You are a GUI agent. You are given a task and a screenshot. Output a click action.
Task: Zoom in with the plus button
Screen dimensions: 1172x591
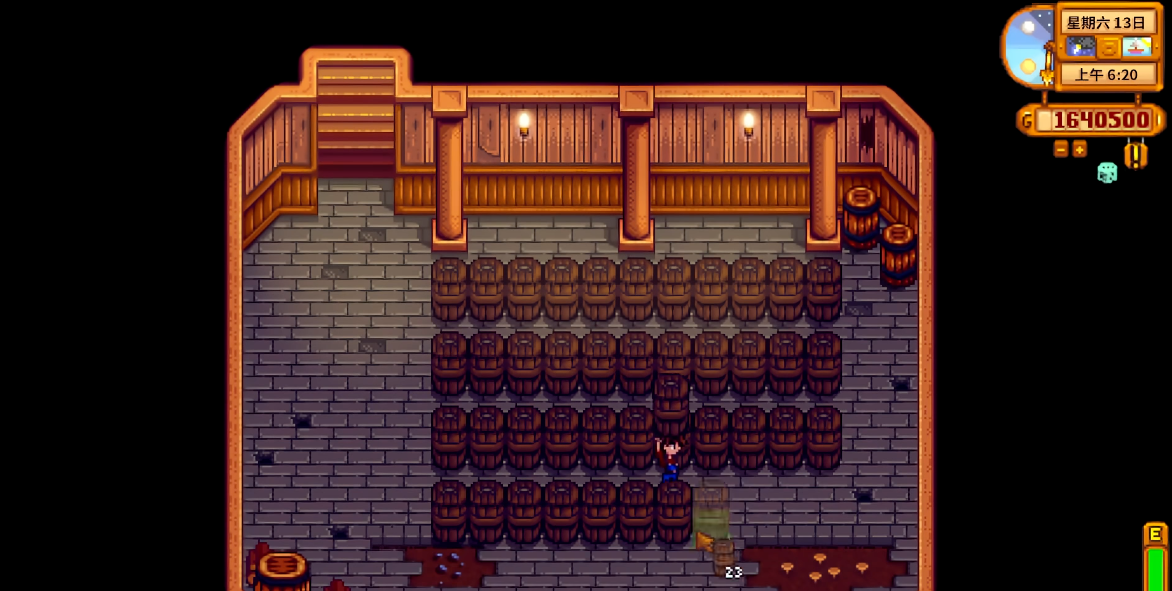(1080, 149)
